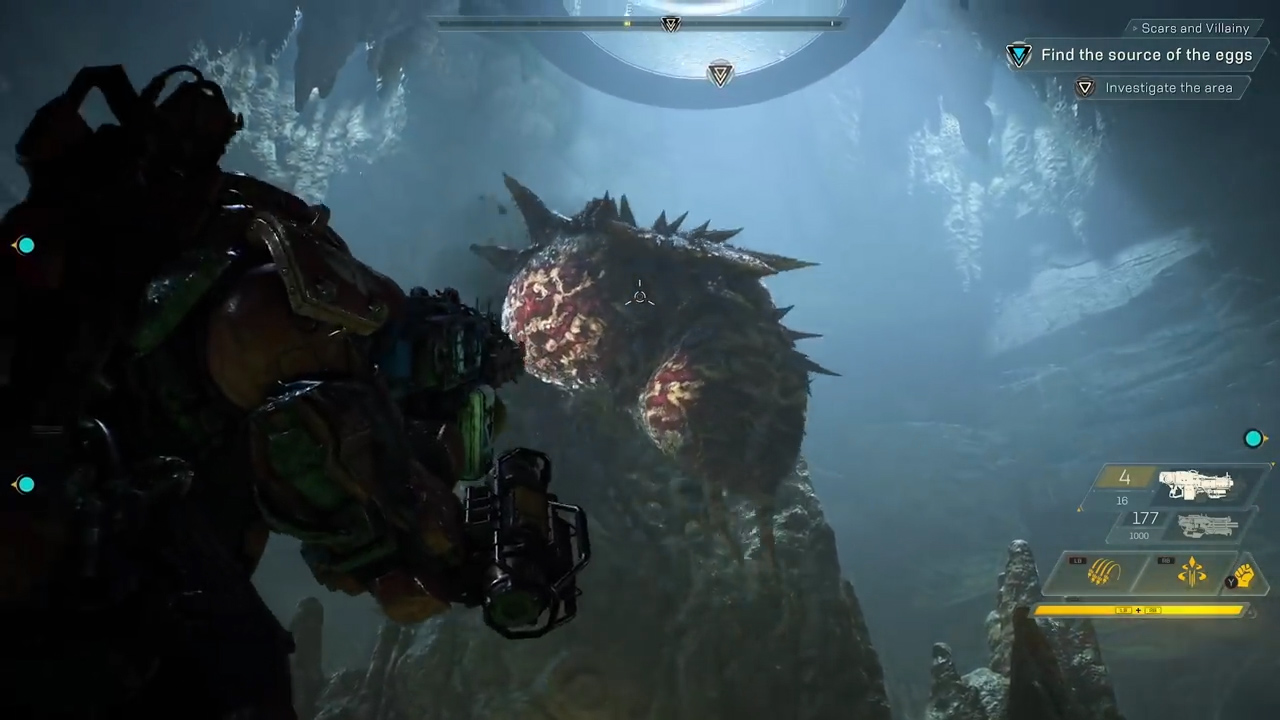Activate the claw-swipe ability icon
The width and height of the screenshot is (1280, 720).
click(x=1103, y=573)
